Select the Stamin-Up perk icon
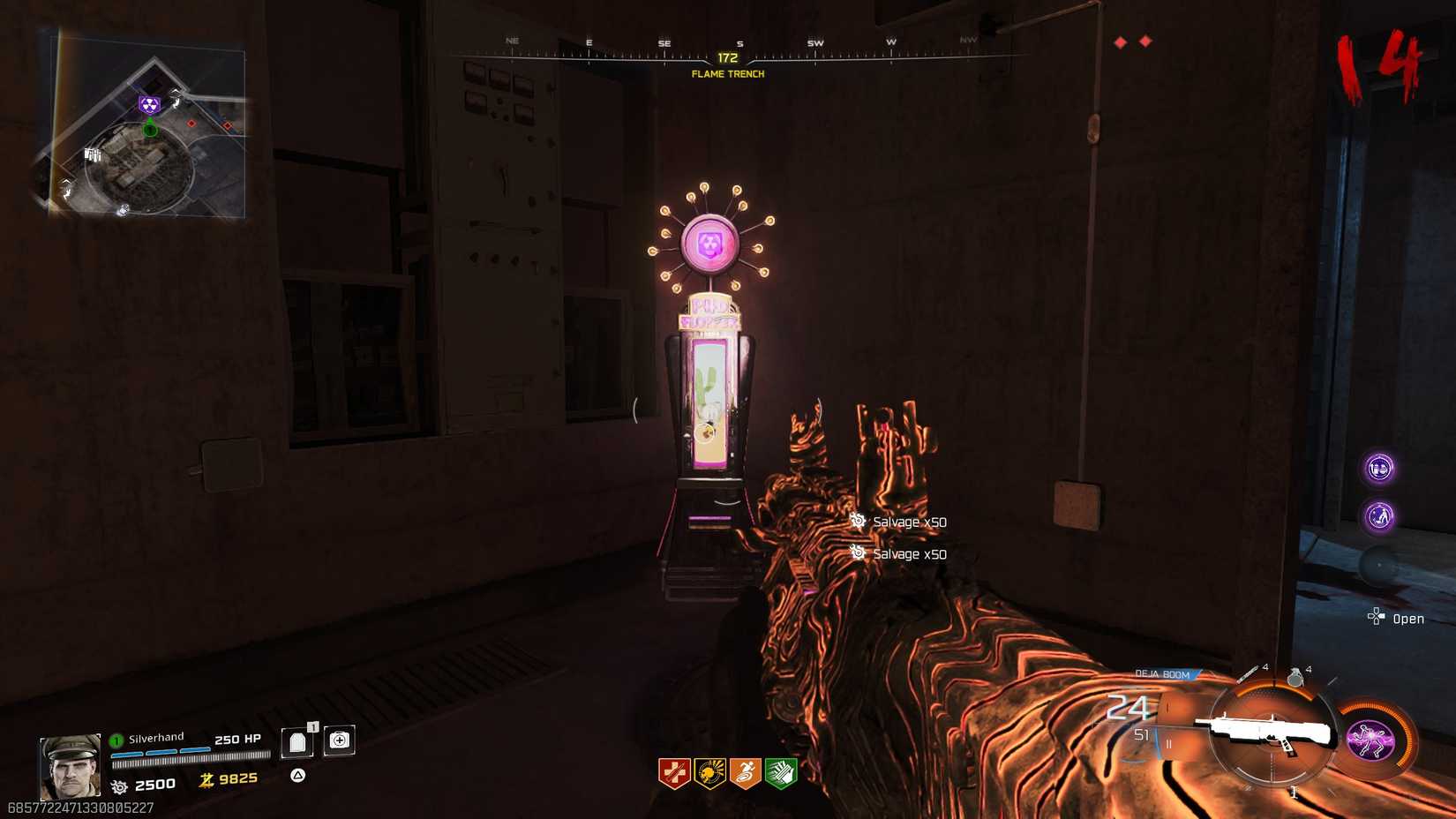 coord(747,770)
